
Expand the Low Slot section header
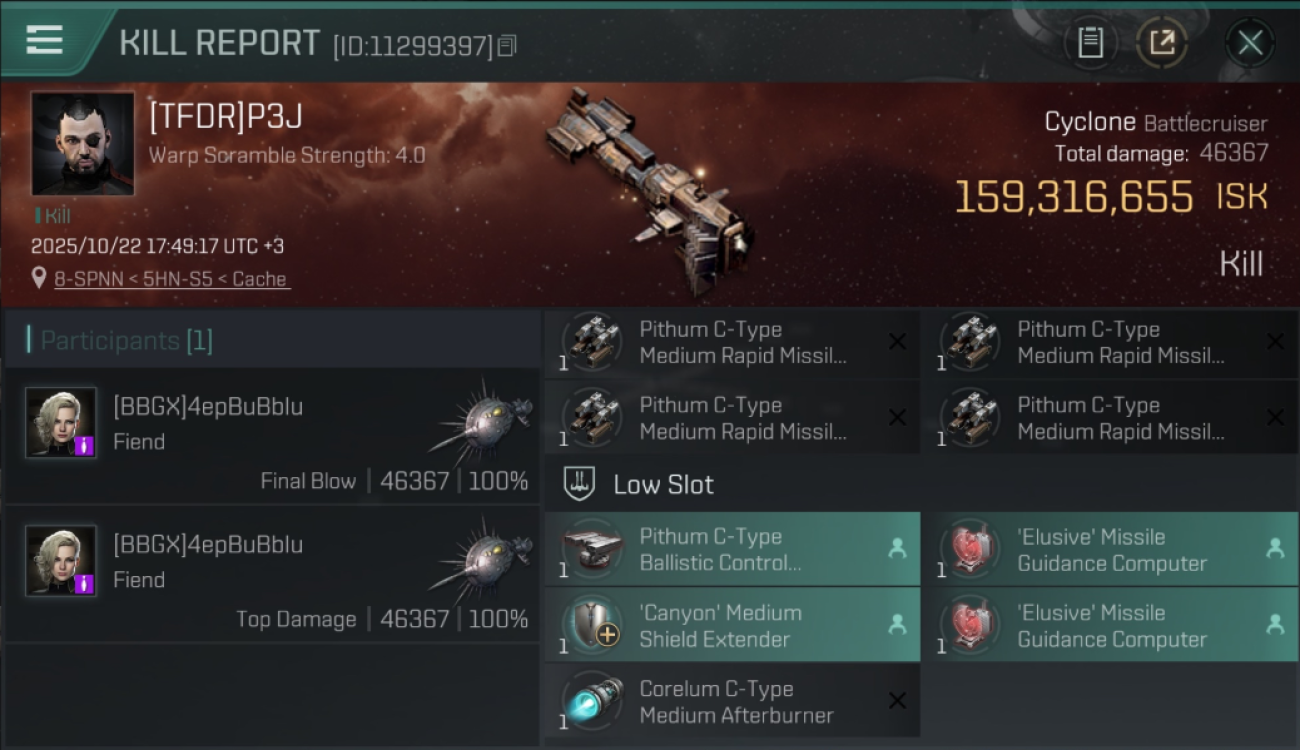coord(663,485)
